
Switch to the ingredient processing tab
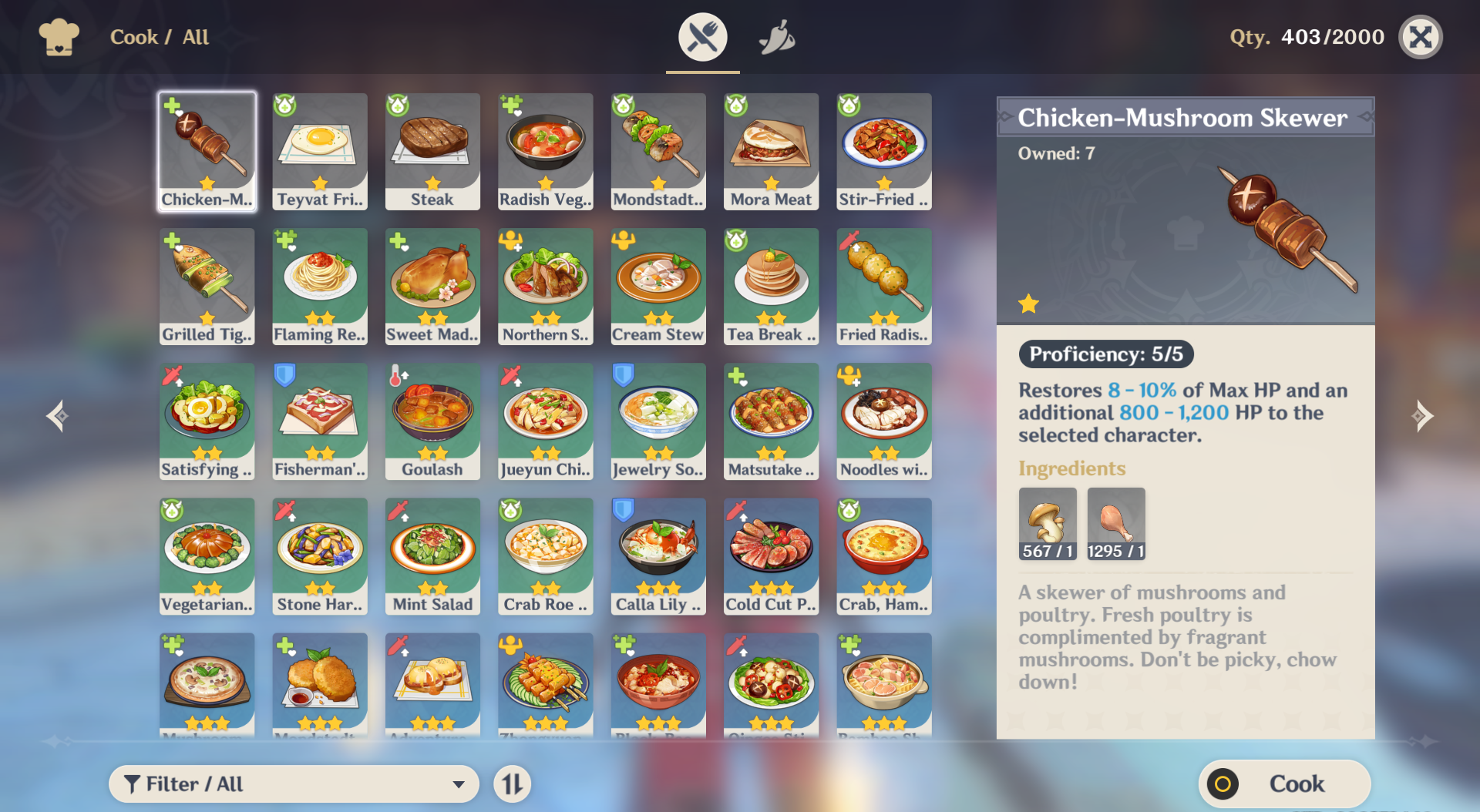point(777,37)
